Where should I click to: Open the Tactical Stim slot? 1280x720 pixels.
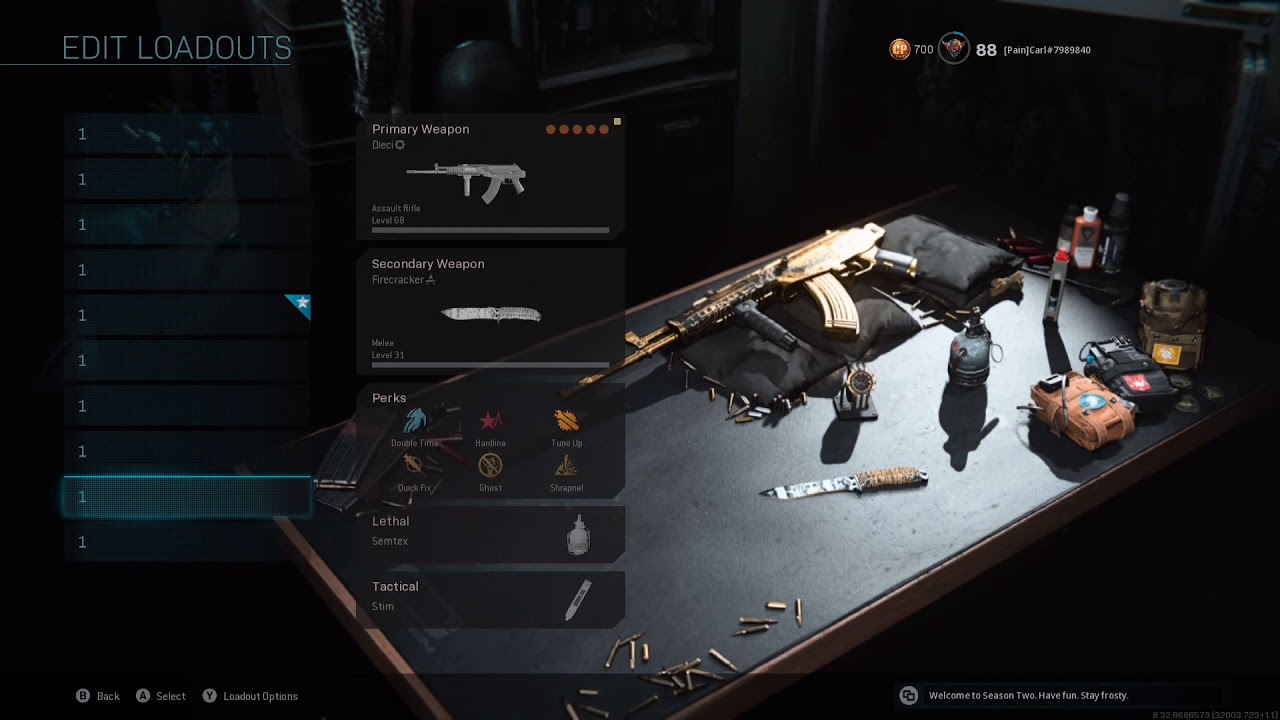490,598
